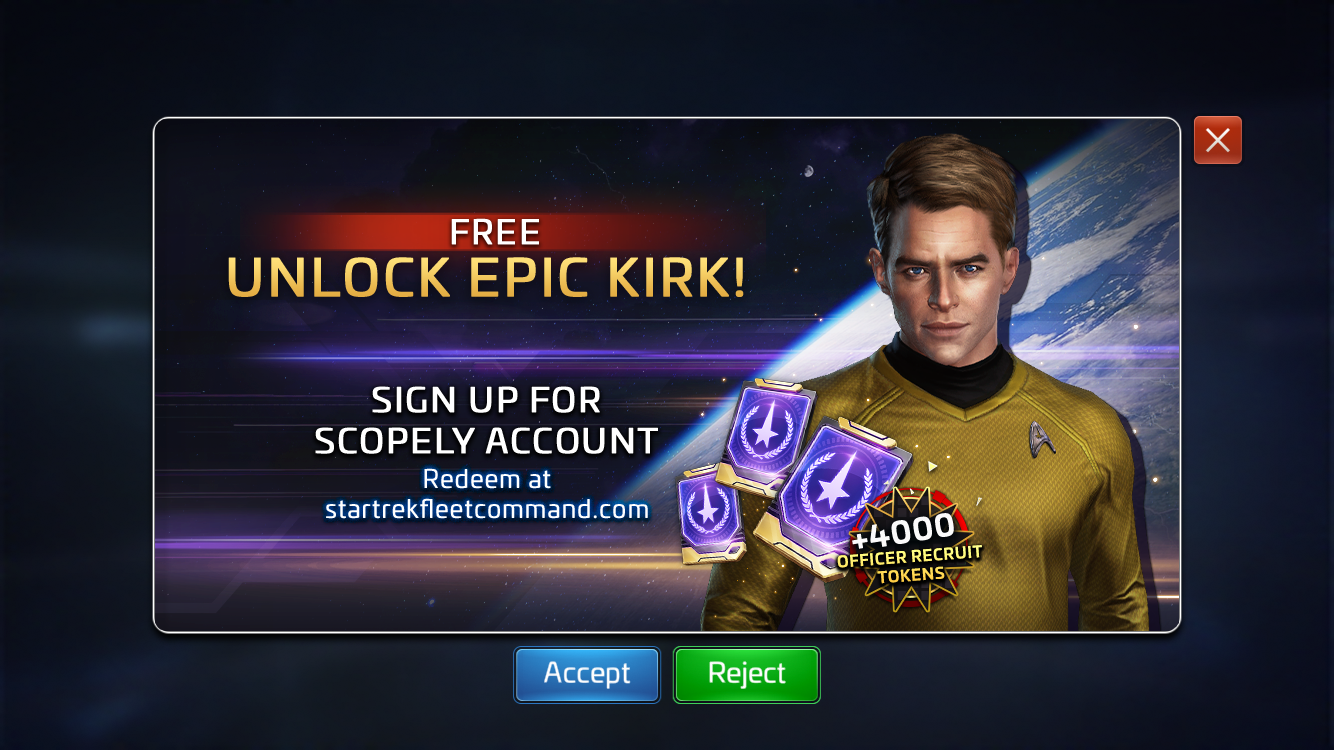Reject the Epic Kirk offer
The width and height of the screenshot is (1334, 750).
746,674
